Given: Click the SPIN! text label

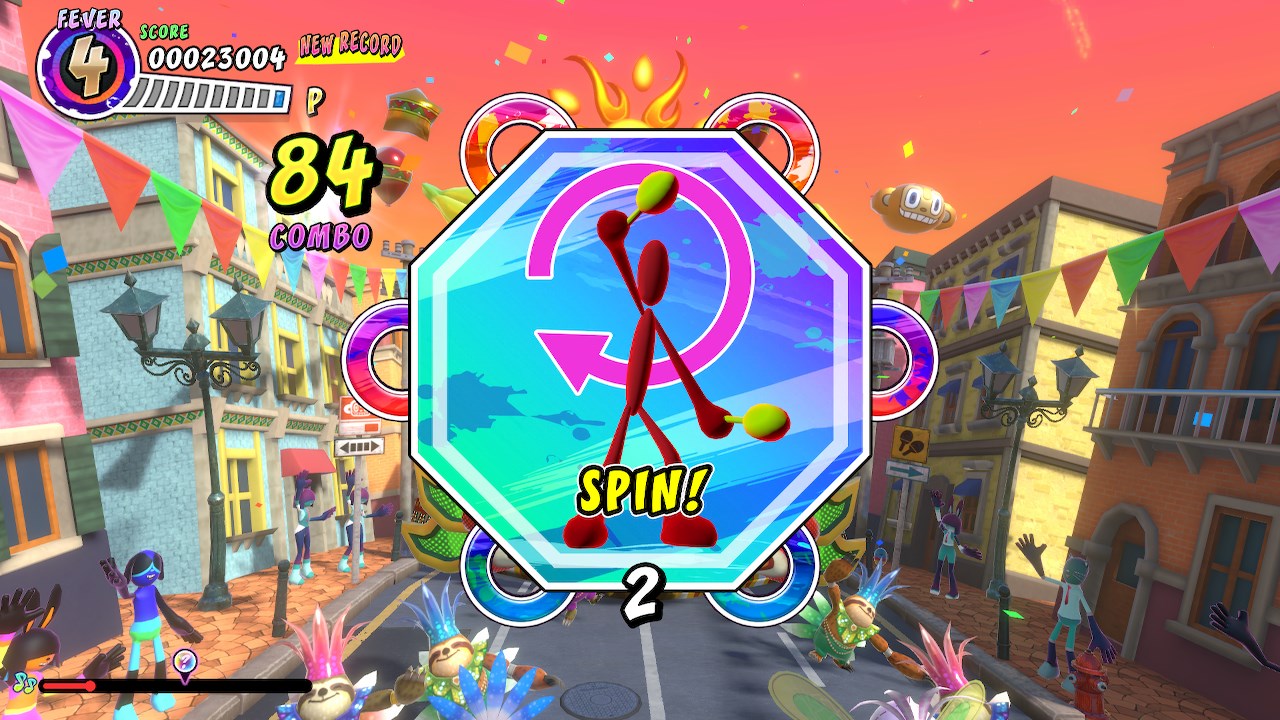Looking at the screenshot, I should tap(641, 489).
